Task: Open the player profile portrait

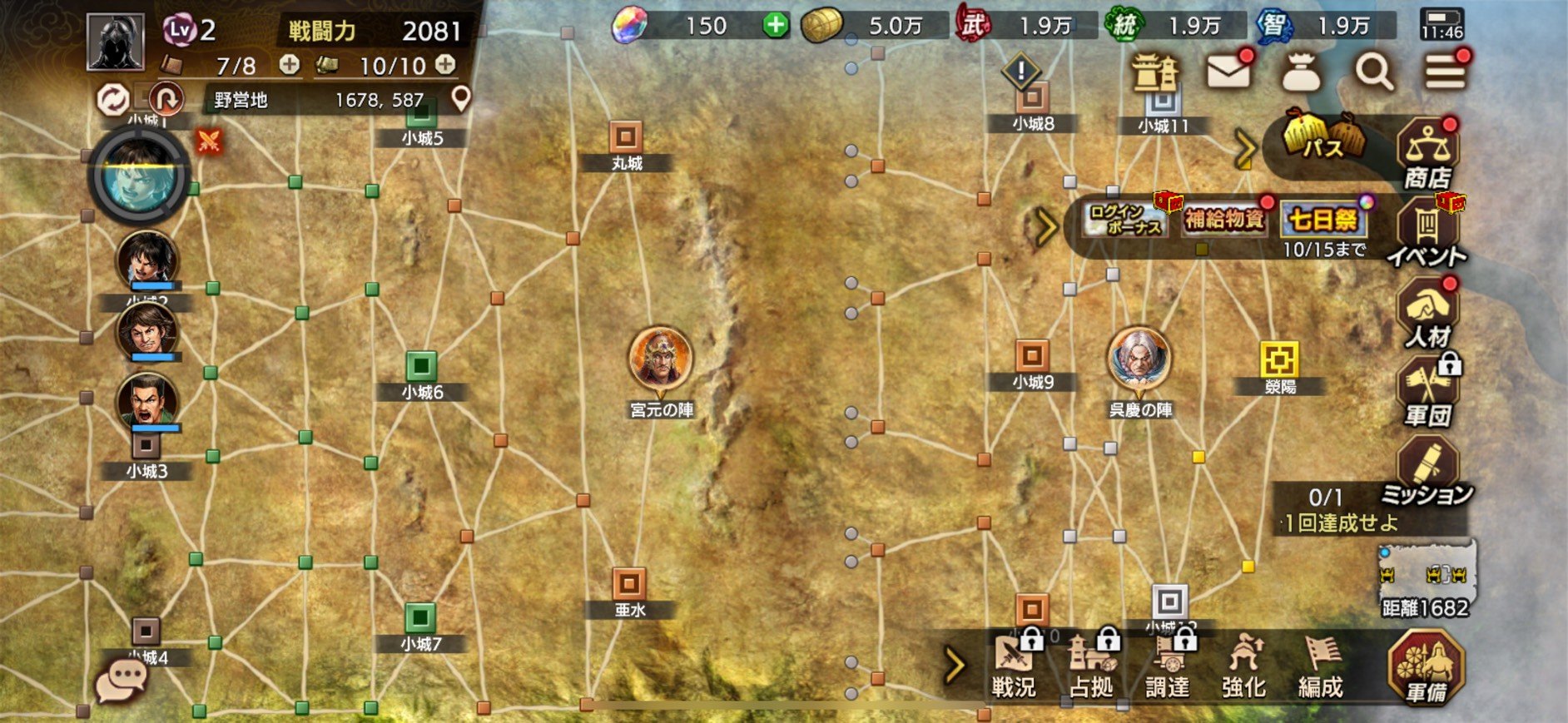Action: click(116, 41)
